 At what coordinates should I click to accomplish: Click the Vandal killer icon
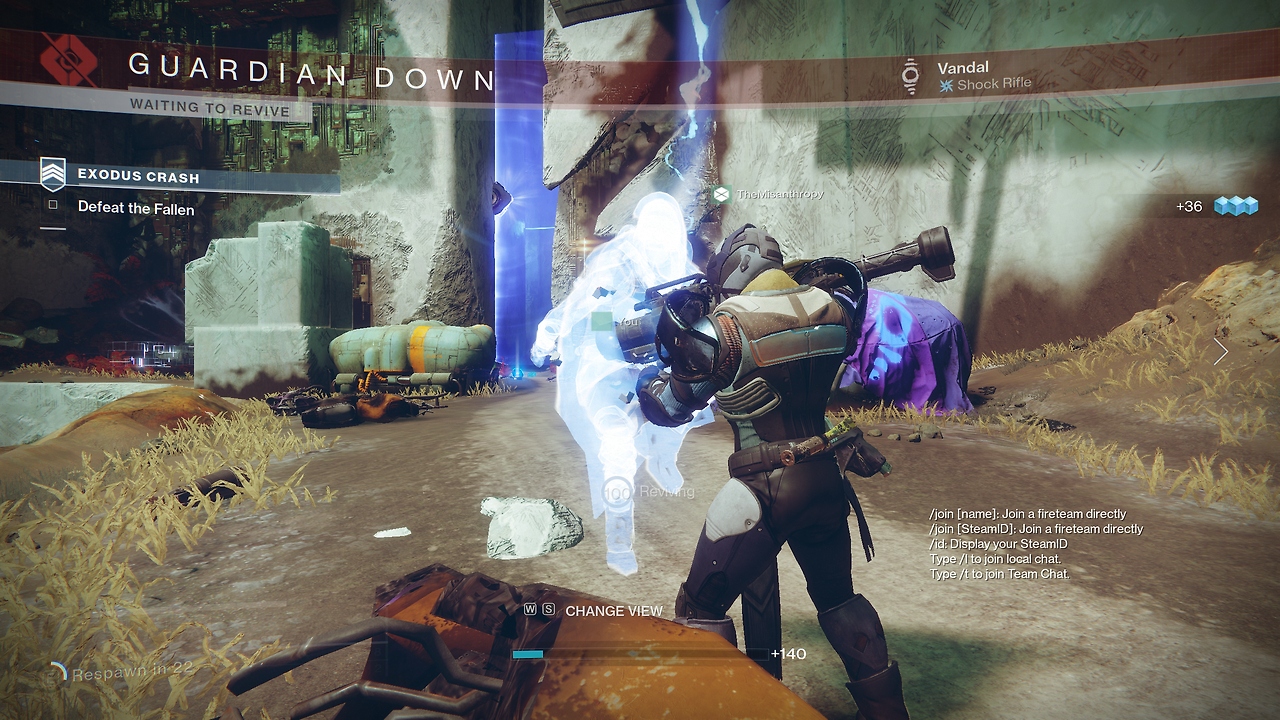click(x=910, y=76)
